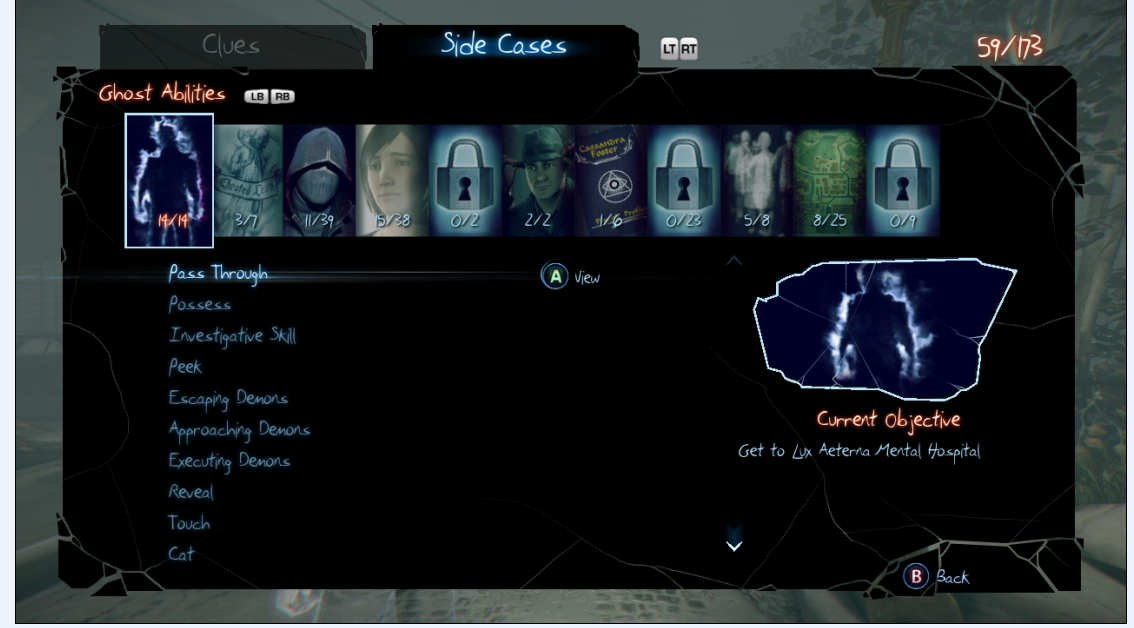1134x628 pixels.
Task: Select the green town map category
Action: 829,180
